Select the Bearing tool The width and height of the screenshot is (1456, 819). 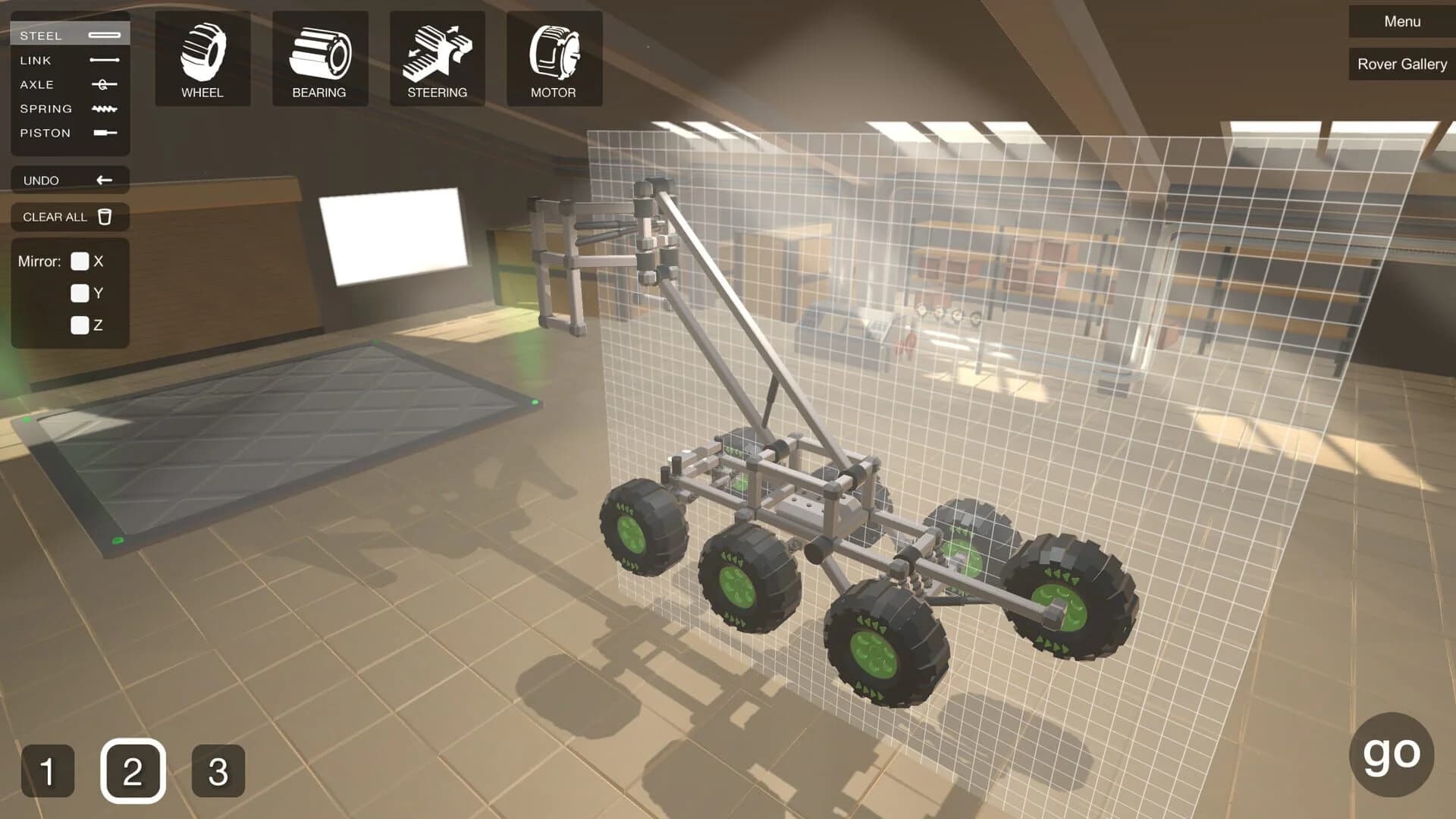[319, 57]
